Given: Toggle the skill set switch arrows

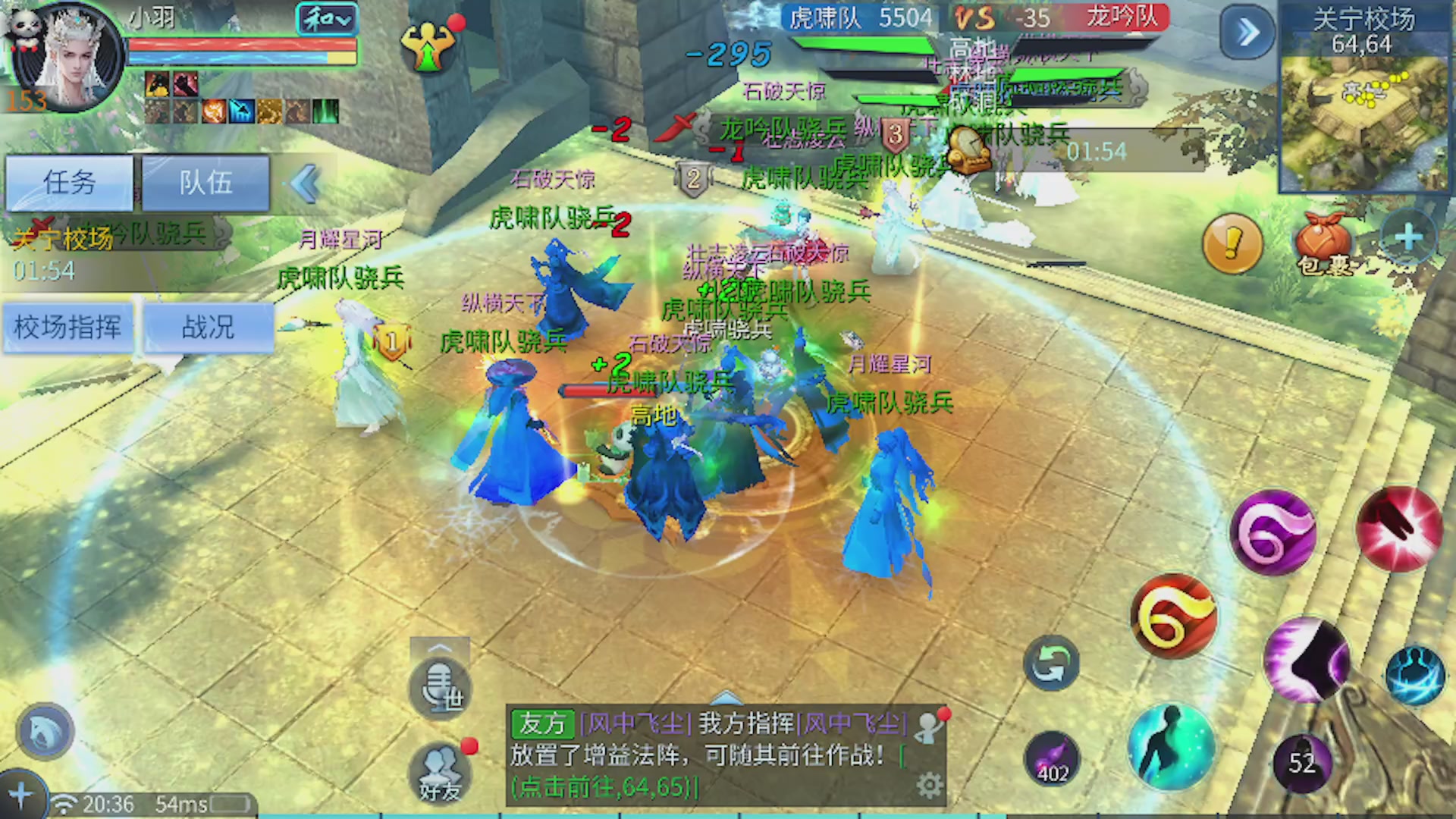Looking at the screenshot, I should pyautogui.click(x=1050, y=662).
